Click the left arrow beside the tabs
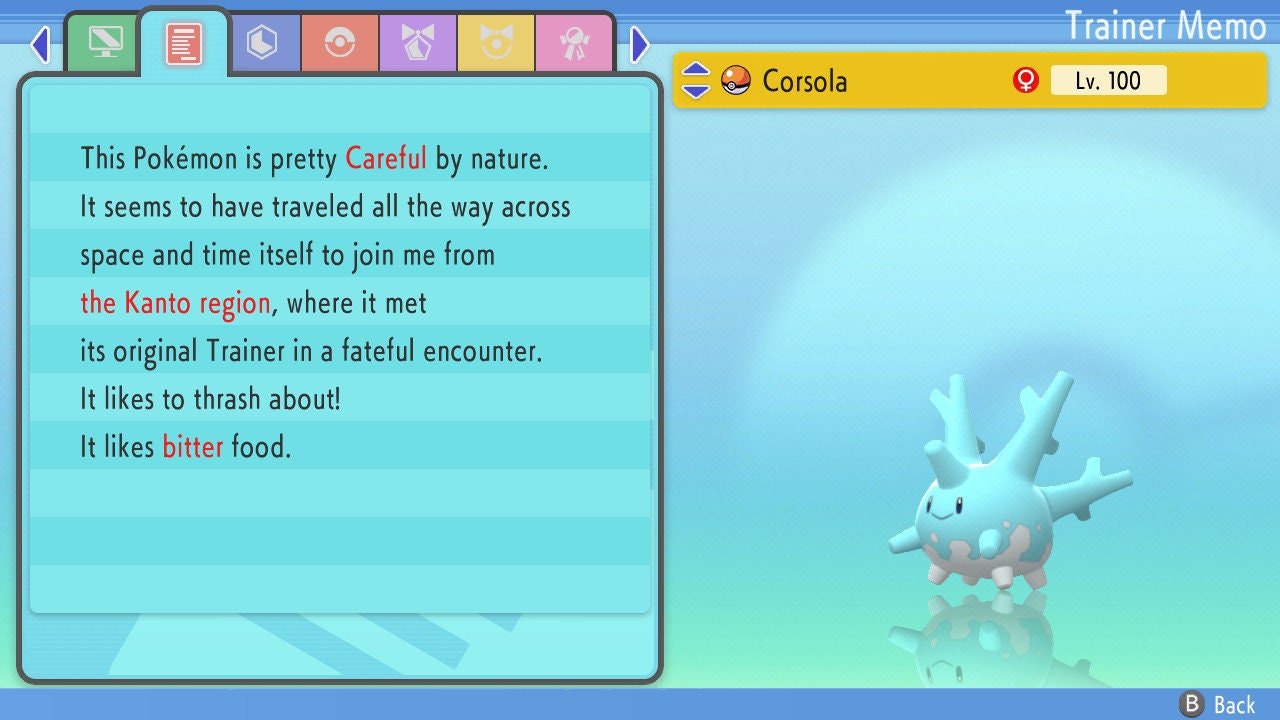The image size is (1280, 720). (40, 44)
